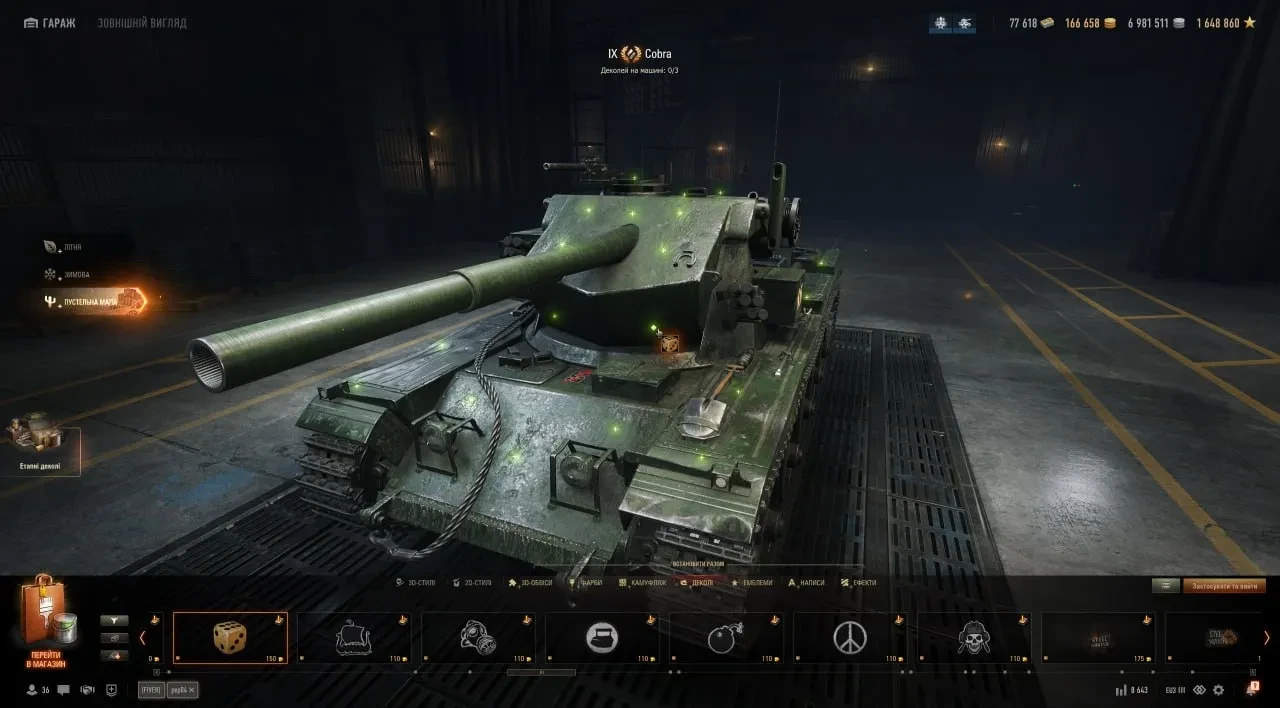Apply and exit (Застосувати та вийти)
This screenshot has height=708, width=1280.
(x=1224, y=586)
